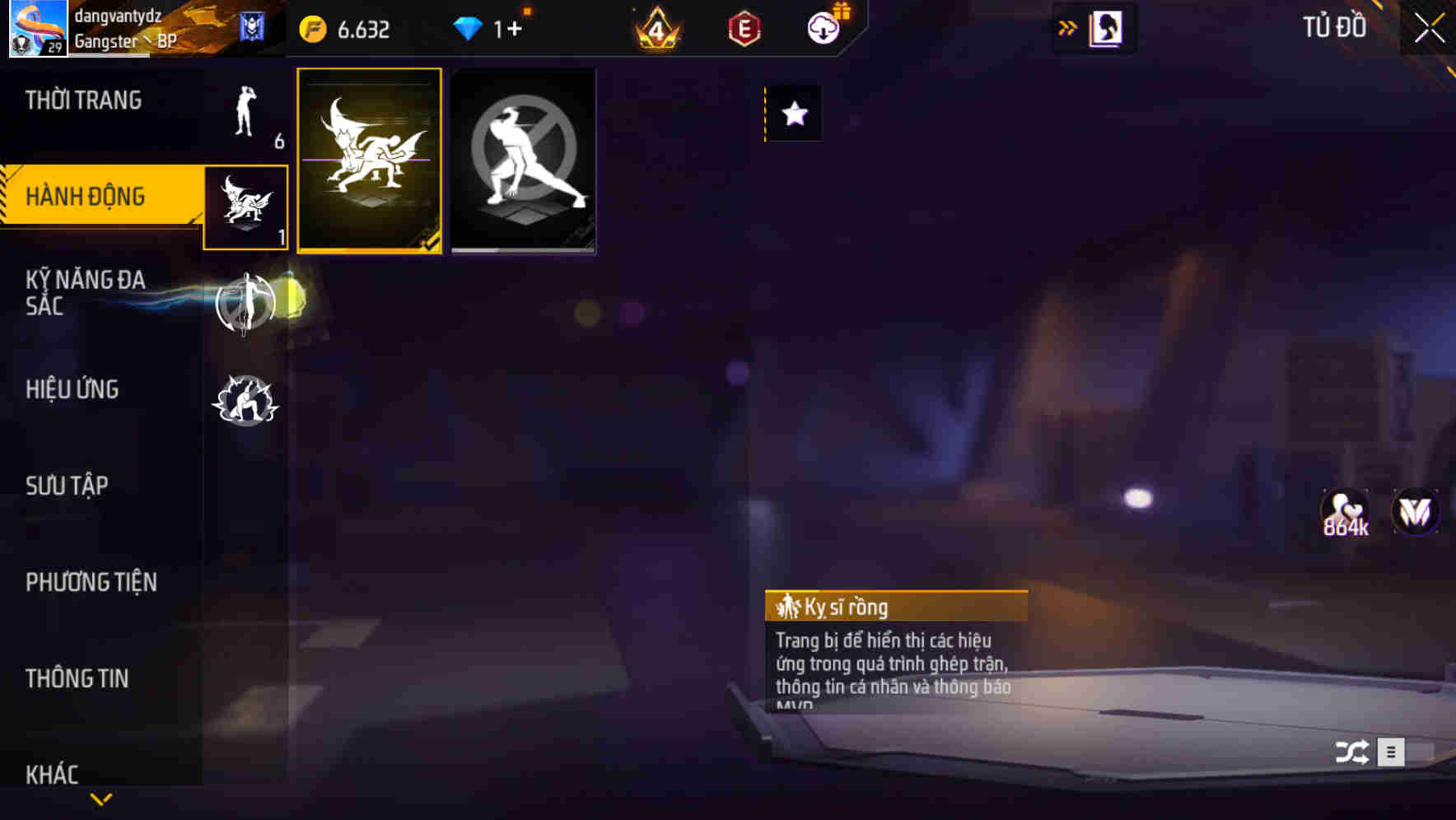Screen dimensions: 1456x820
Task: Expand the sidebar with the bottom chevron arrow
Action: [x=100, y=797]
